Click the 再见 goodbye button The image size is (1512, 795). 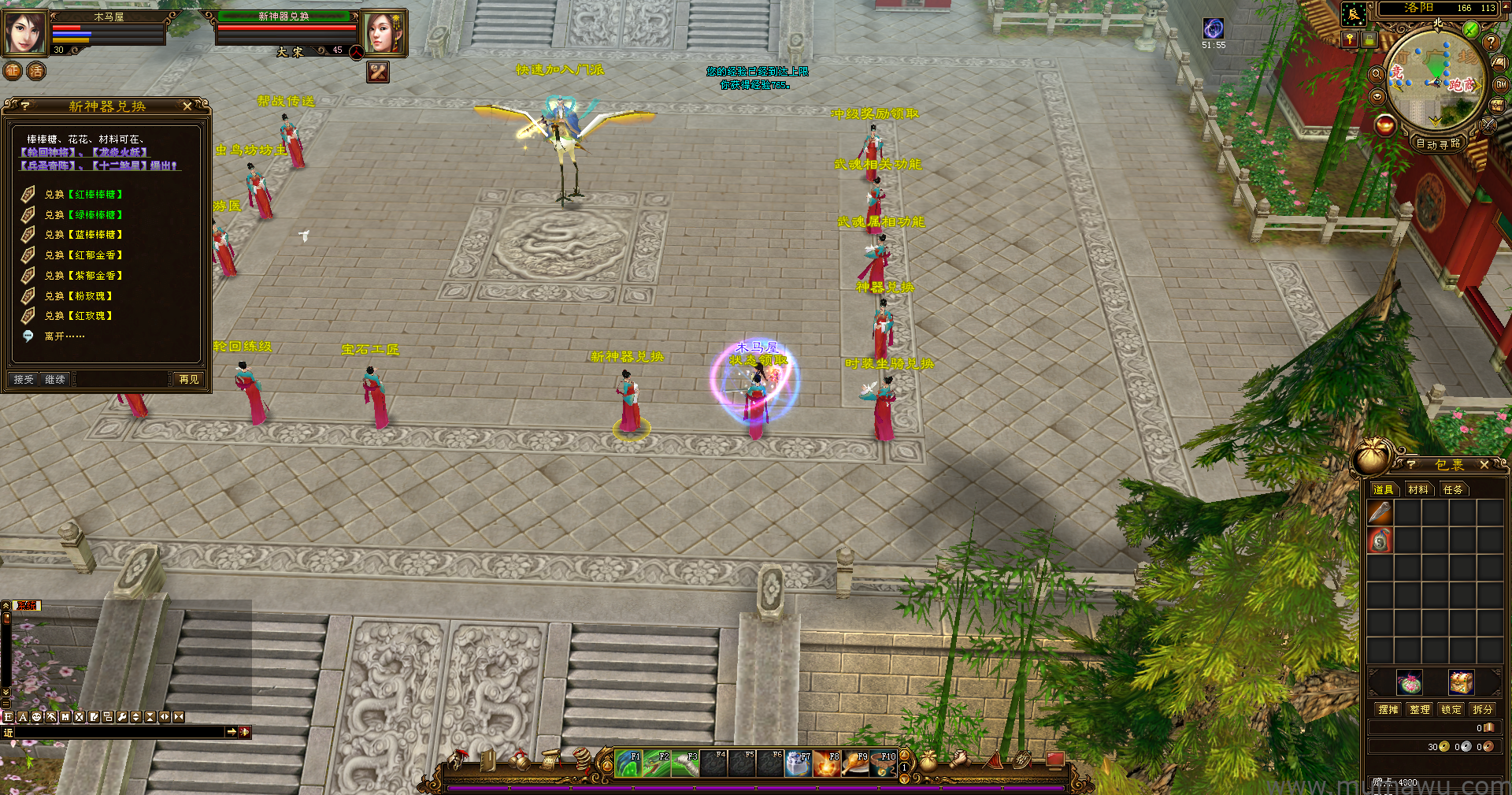(189, 380)
